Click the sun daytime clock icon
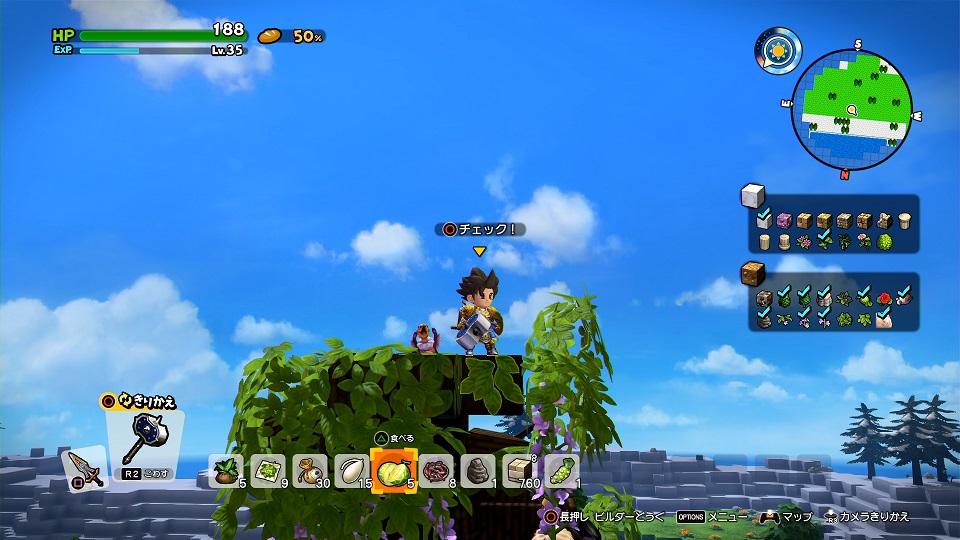960x540 pixels. 777,48
